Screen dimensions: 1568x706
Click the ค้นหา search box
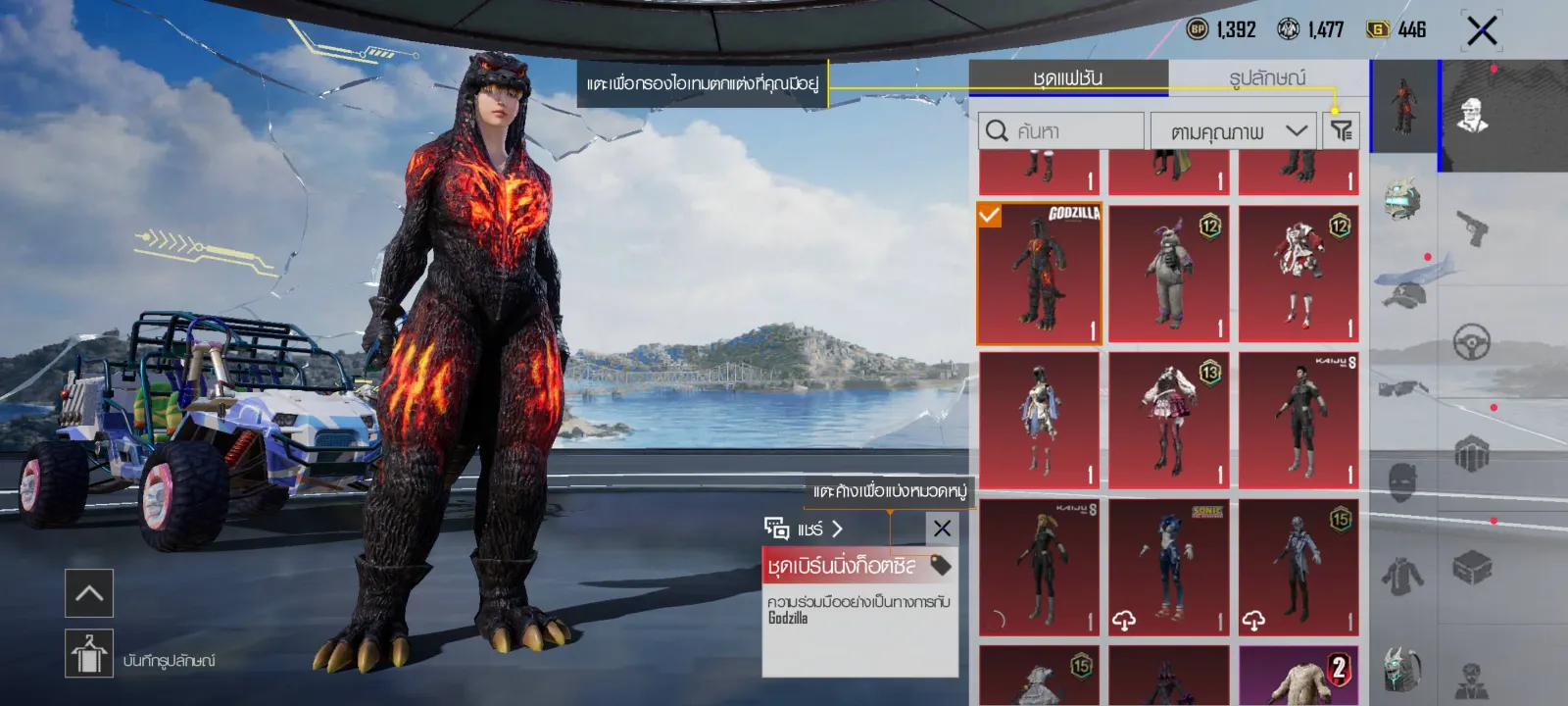pyautogui.click(x=1061, y=130)
